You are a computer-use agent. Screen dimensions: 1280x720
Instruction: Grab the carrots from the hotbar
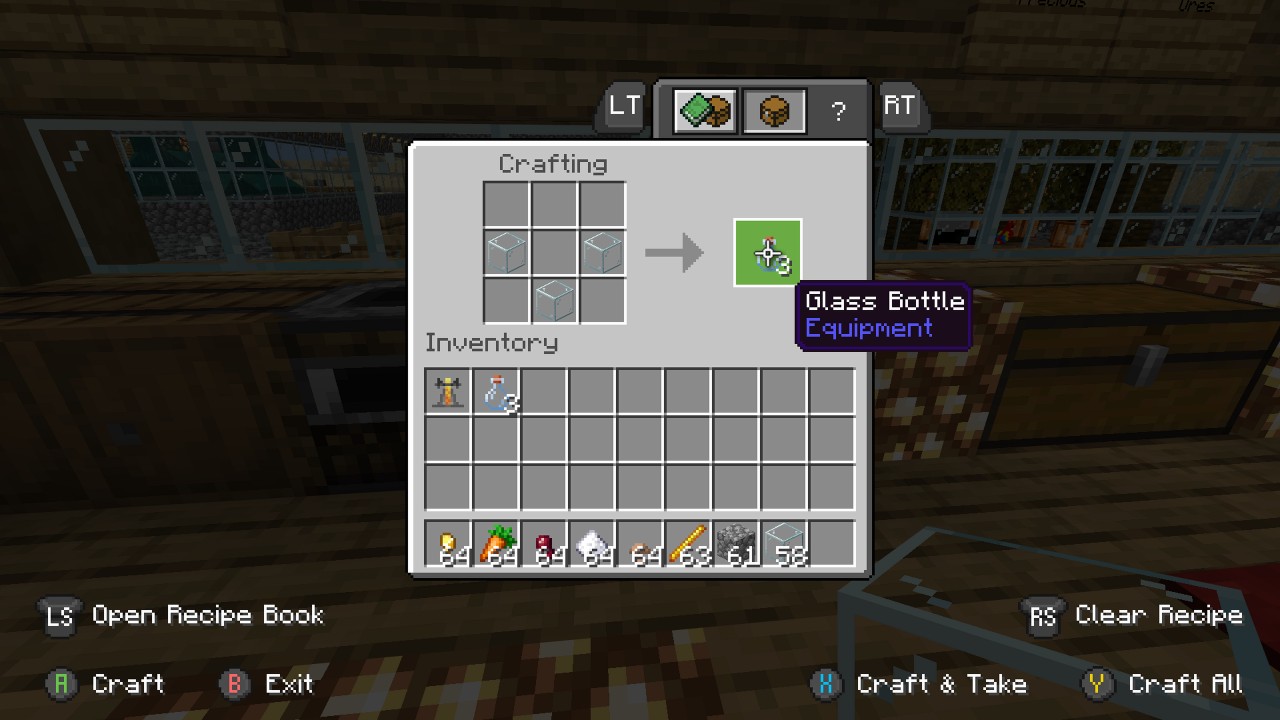pyautogui.click(x=497, y=543)
